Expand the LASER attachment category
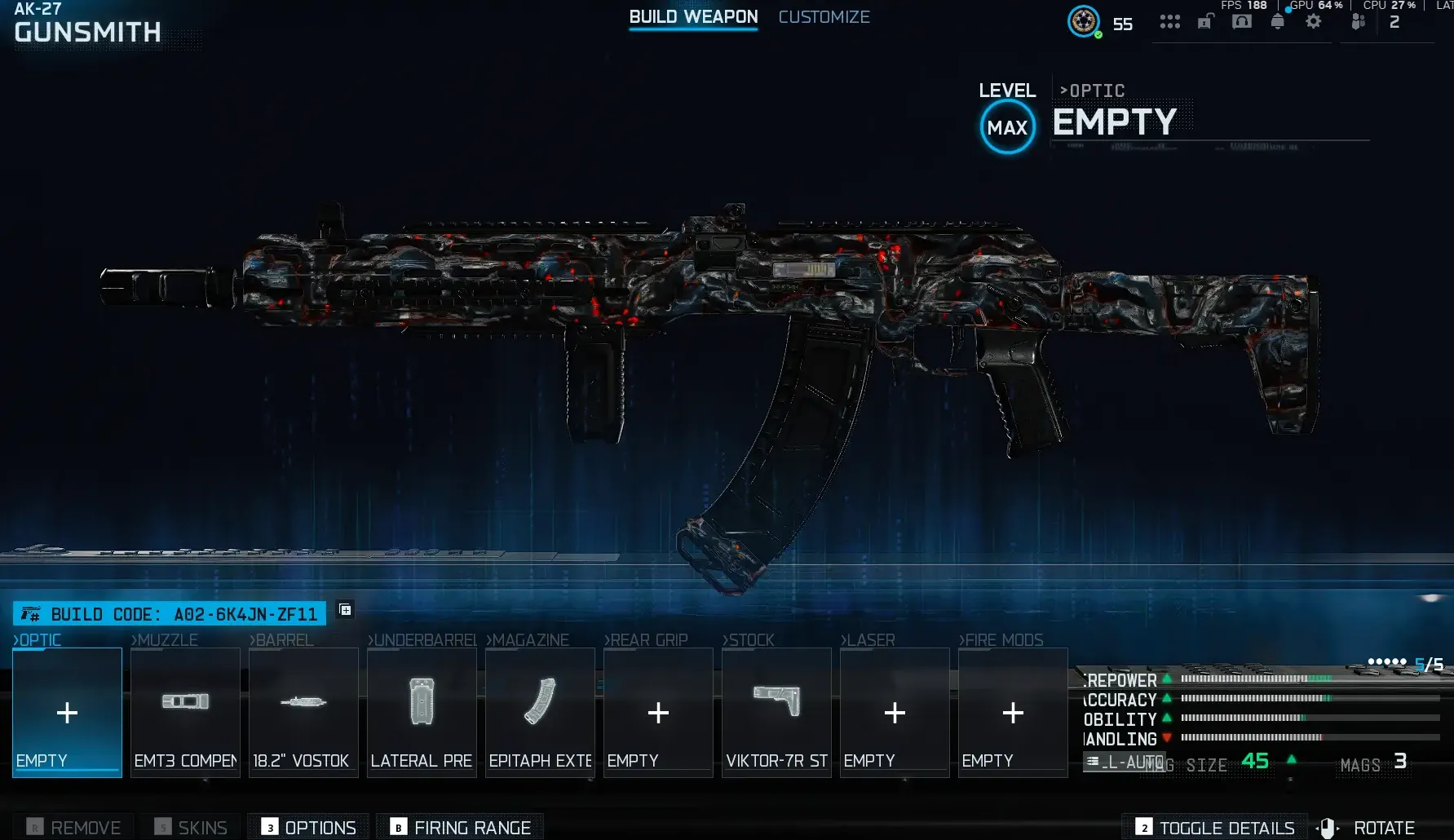This screenshot has width=1454, height=840. [868, 640]
